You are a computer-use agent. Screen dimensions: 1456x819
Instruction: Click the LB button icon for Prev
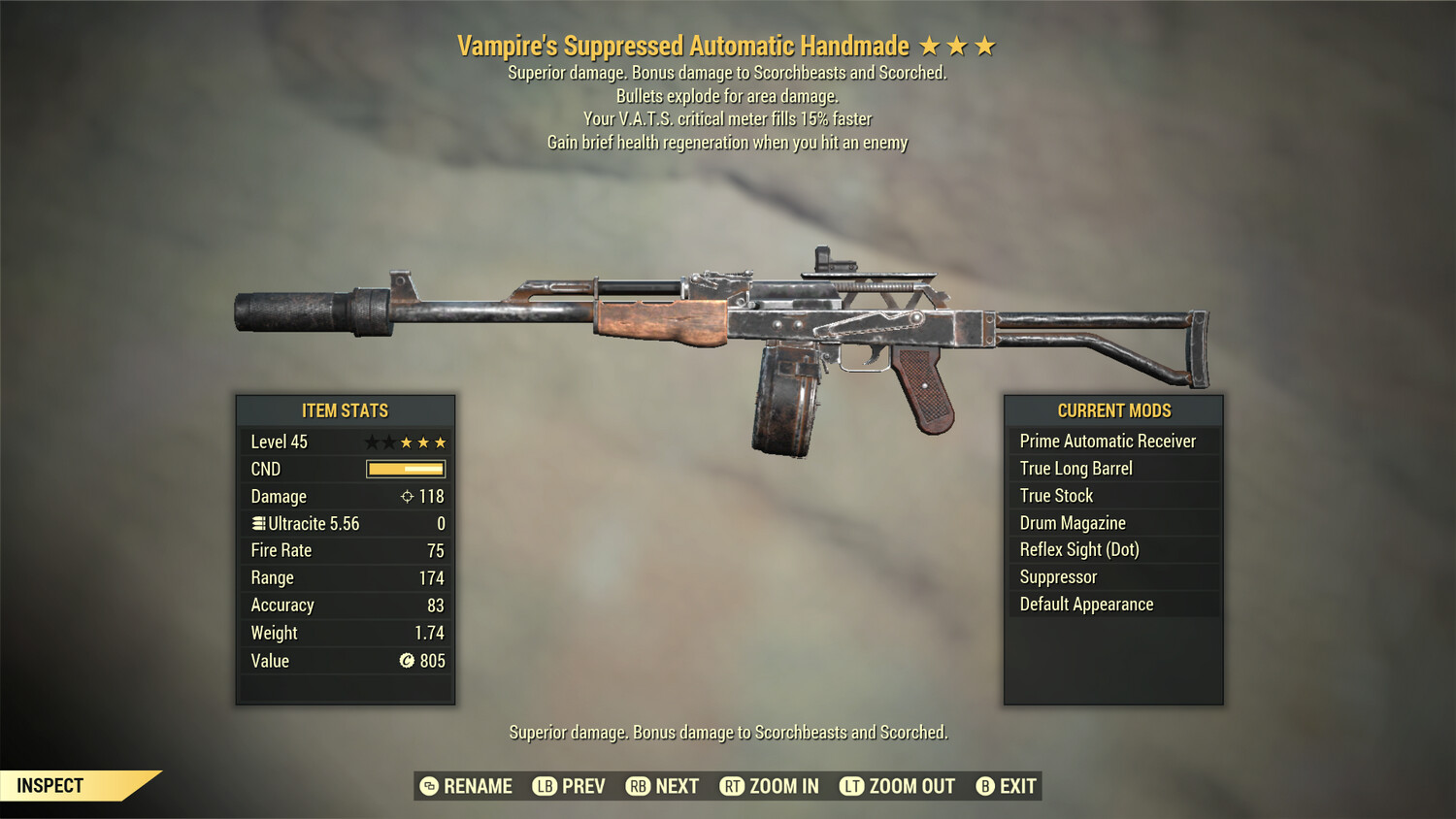coord(546,786)
